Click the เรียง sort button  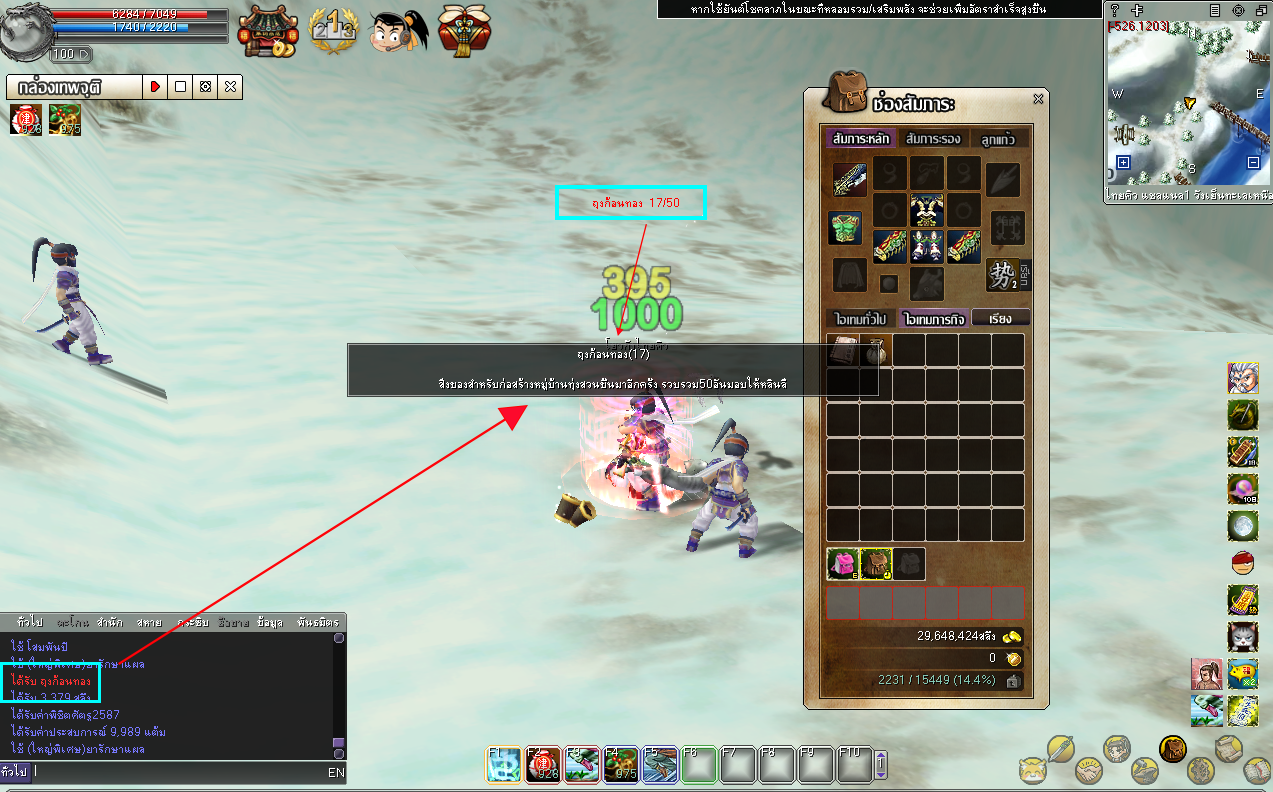point(999,319)
